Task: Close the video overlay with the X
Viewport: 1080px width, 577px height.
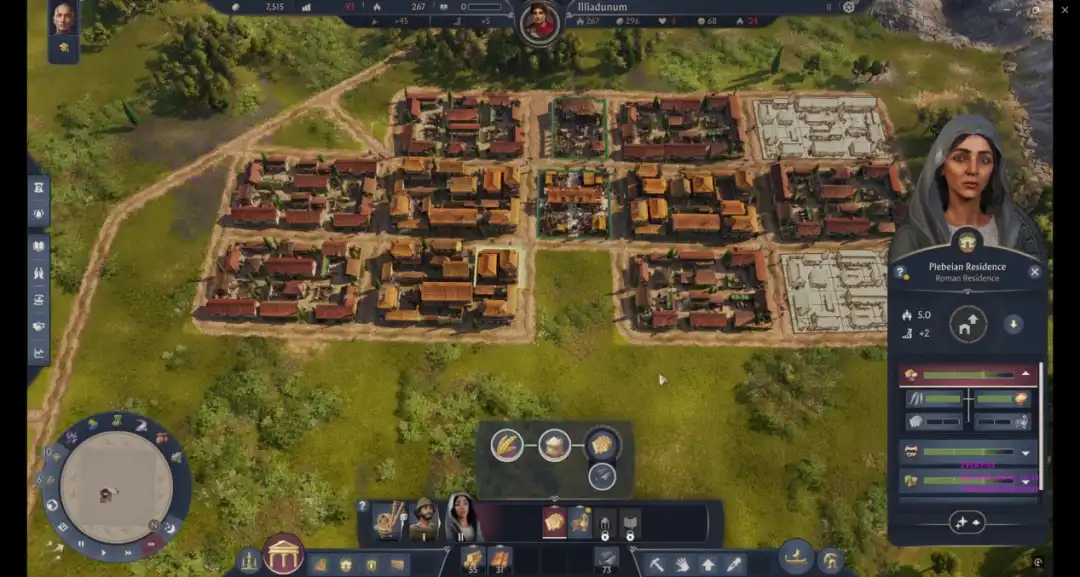Action: tap(1065, 10)
